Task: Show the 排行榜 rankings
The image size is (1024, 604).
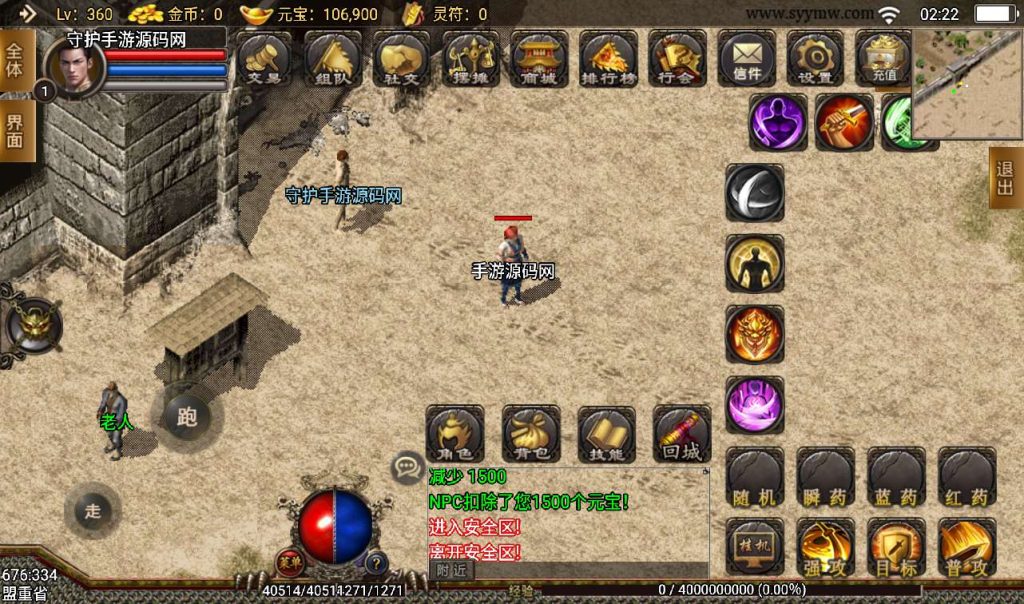Action: (x=609, y=57)
